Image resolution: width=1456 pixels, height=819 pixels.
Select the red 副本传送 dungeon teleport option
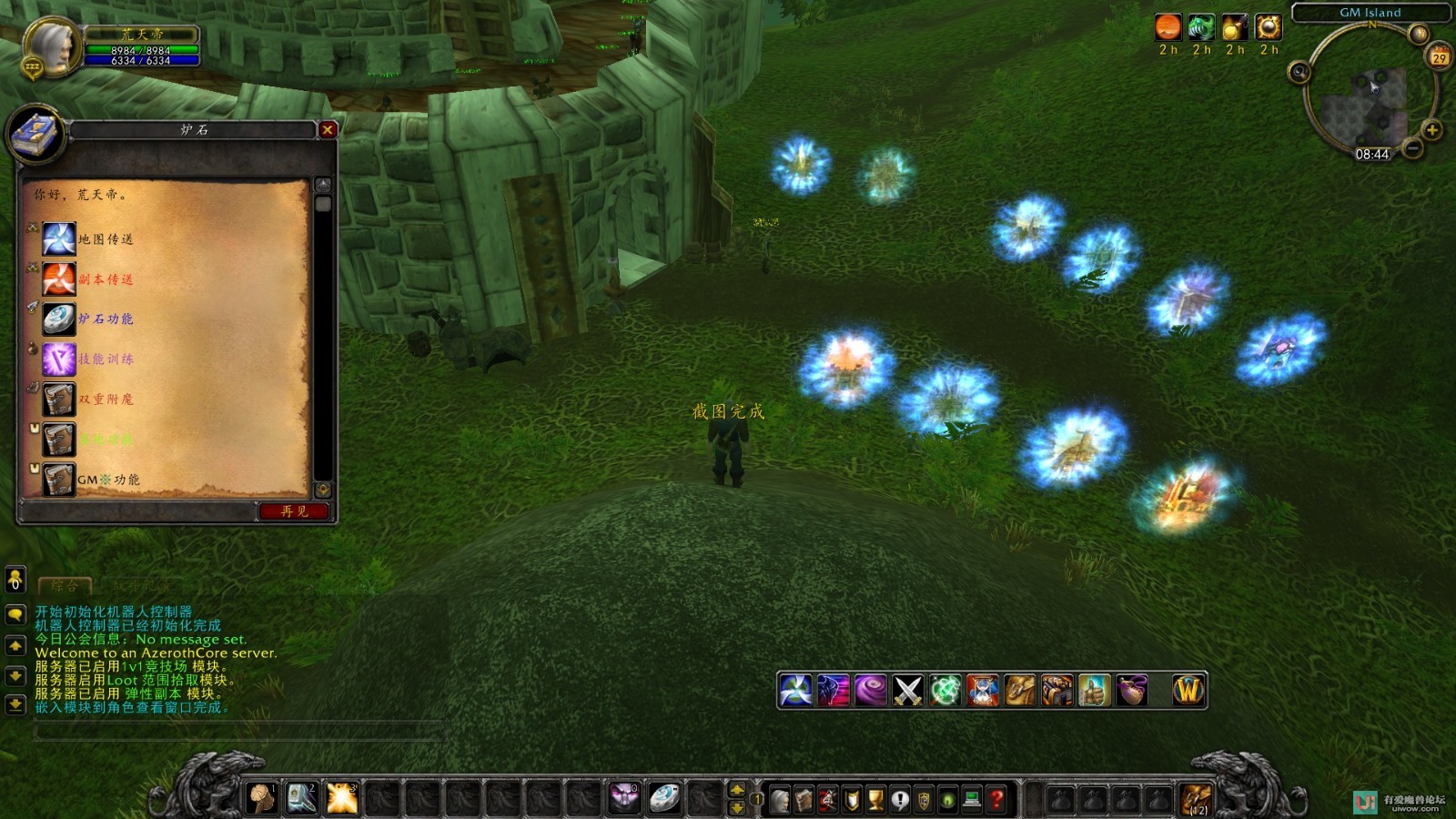(106, 279)
